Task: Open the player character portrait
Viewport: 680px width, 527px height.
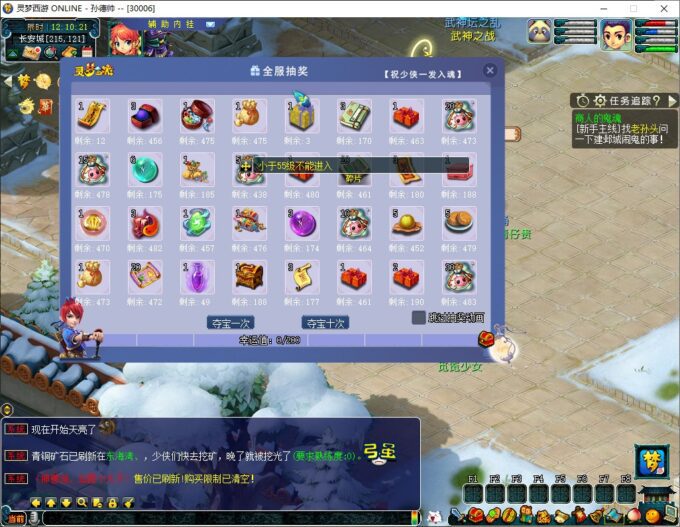Action: click(x=615, y=35)
